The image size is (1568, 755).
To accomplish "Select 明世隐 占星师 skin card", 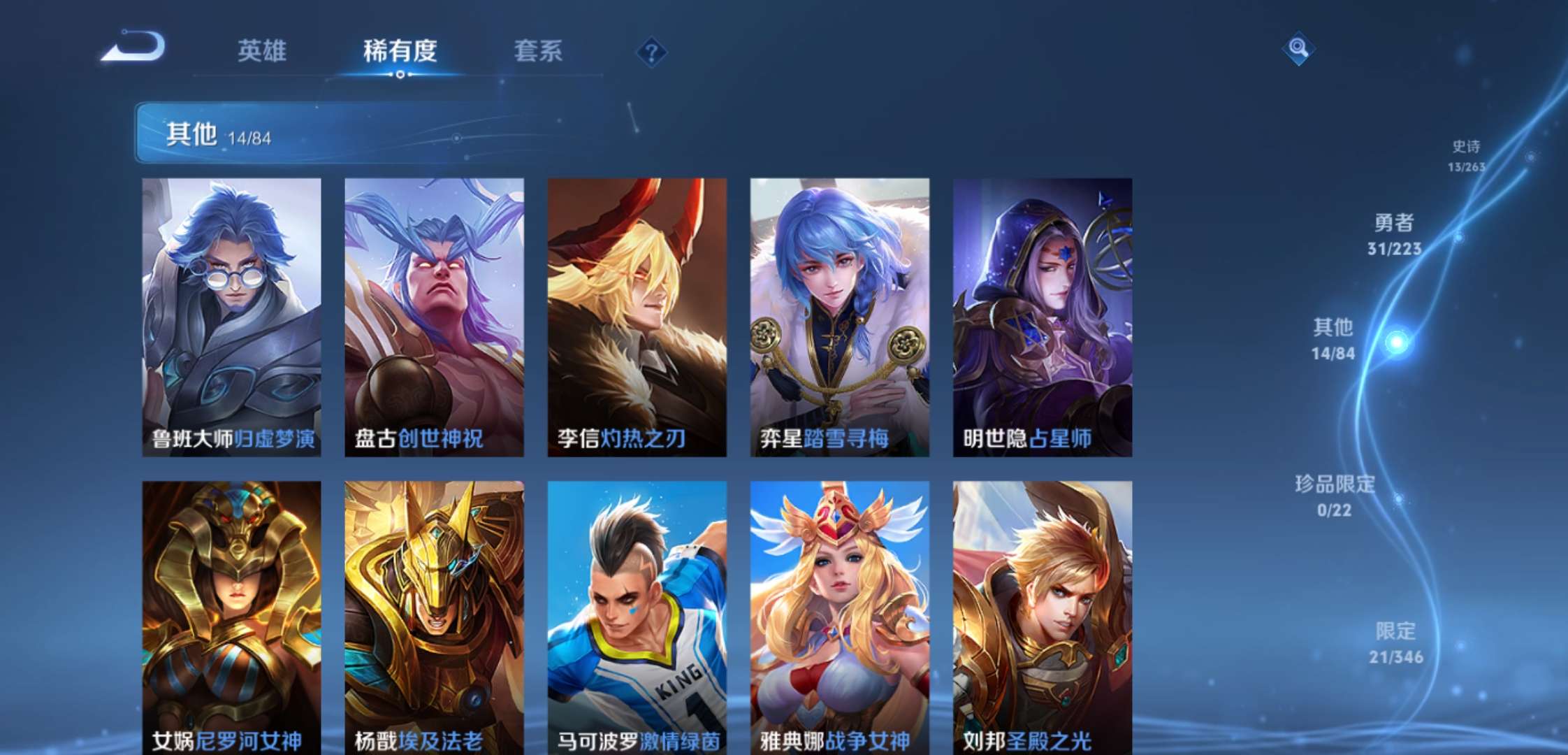I will tap(1042, 317).
